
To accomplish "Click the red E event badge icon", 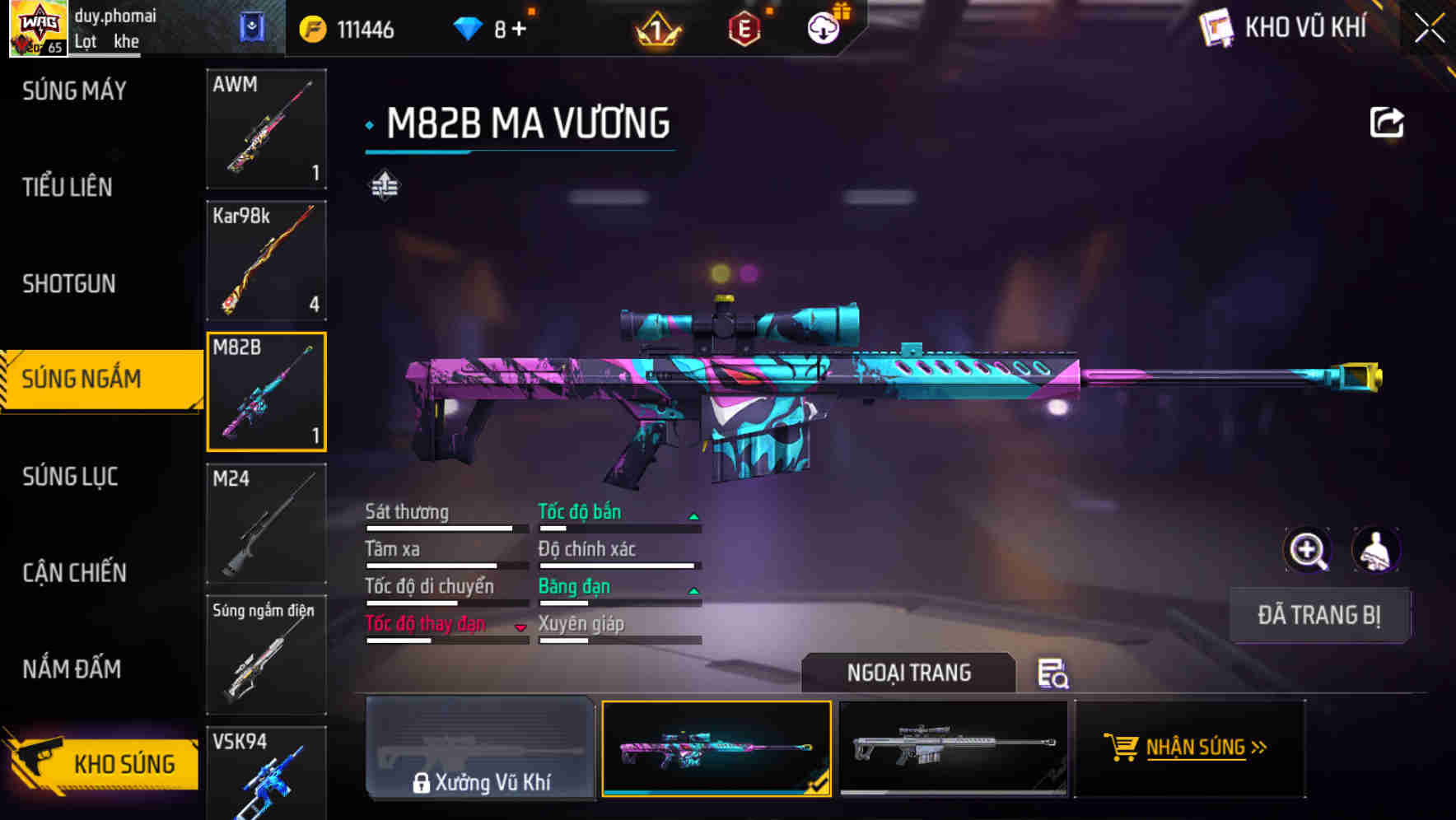I will tap(742, 27).
